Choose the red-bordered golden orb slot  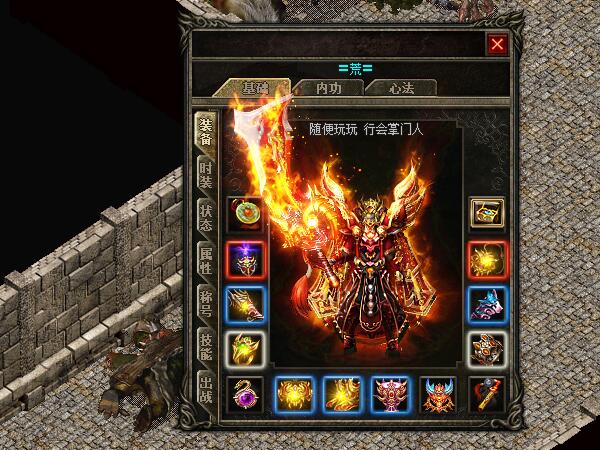pos(488,259)
